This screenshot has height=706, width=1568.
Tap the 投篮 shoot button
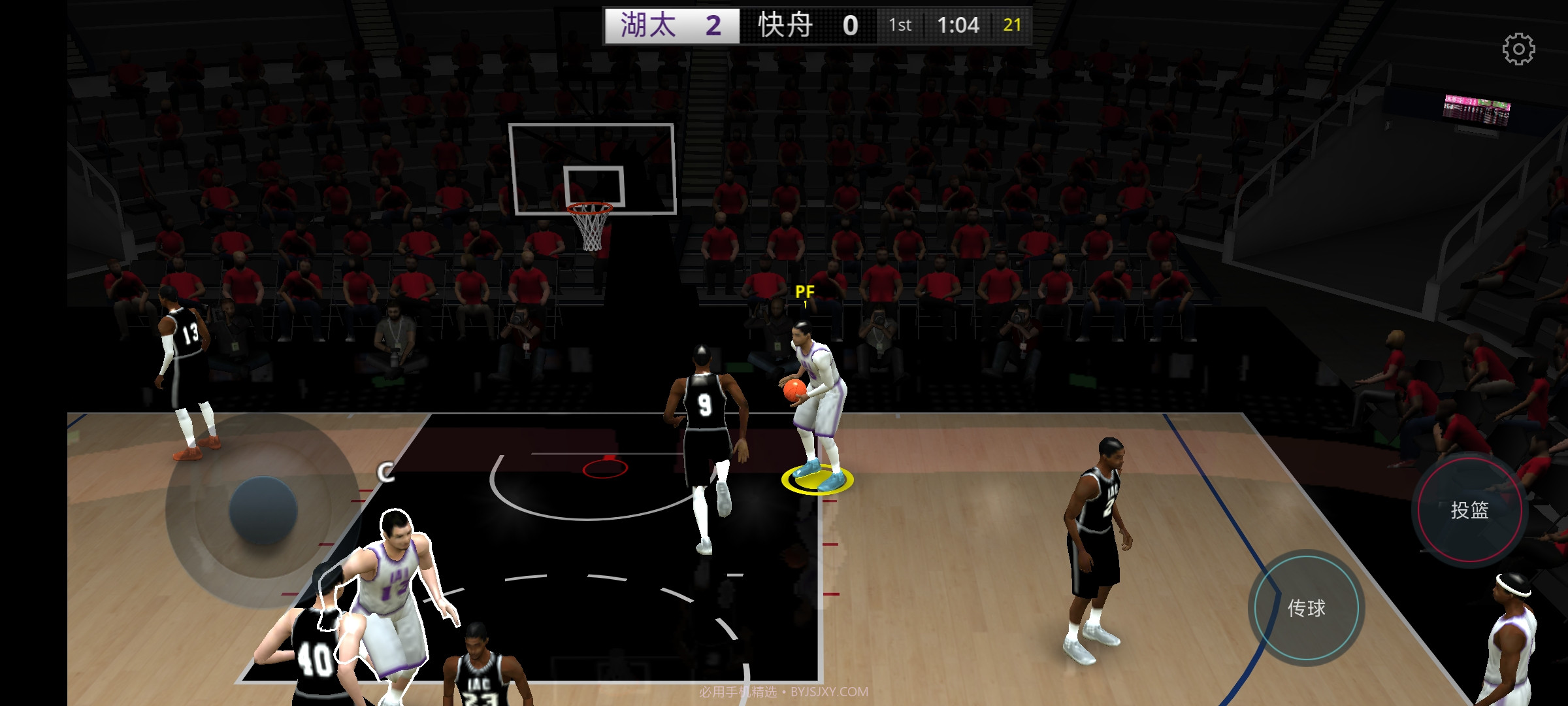point(1469,510)
